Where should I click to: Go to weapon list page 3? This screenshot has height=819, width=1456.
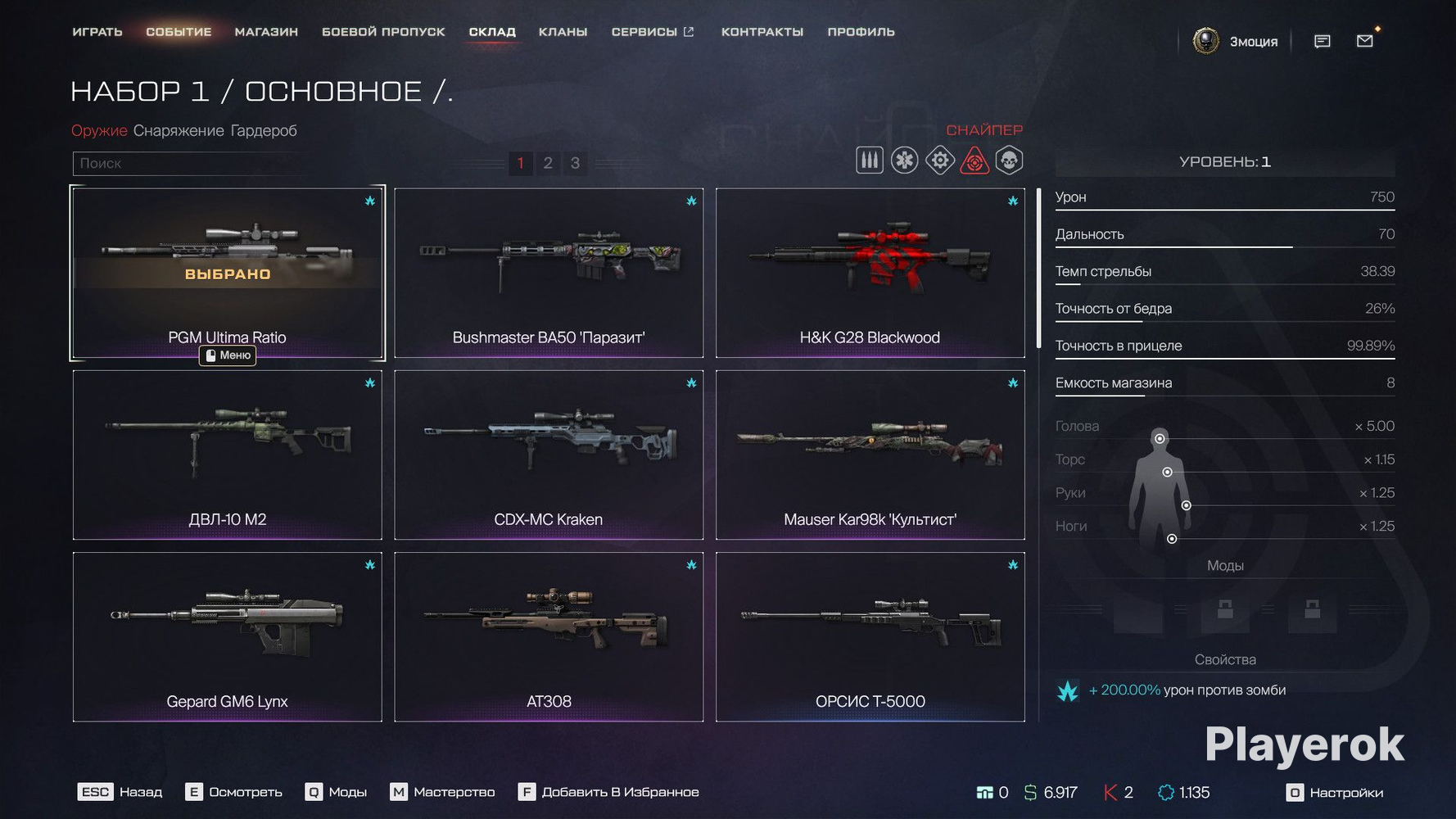point(575,163)
